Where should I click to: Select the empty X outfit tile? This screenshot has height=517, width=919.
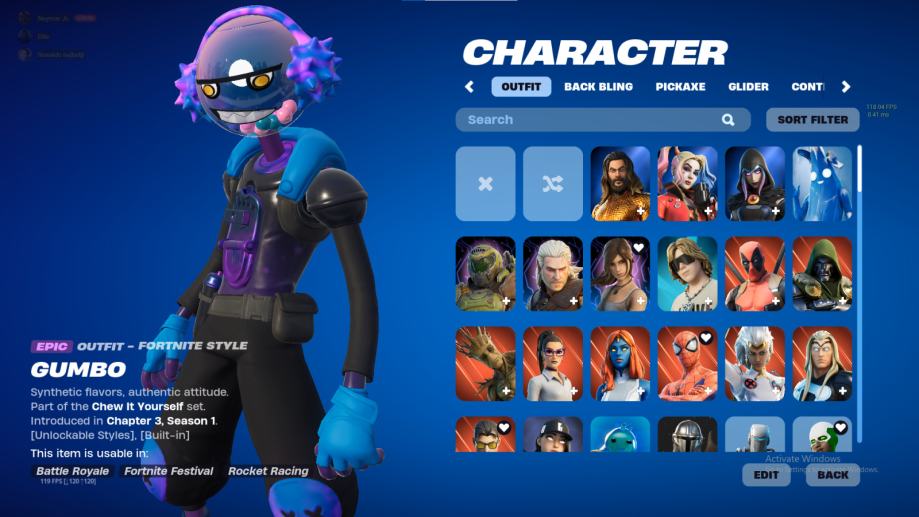[x=485, y=184]
